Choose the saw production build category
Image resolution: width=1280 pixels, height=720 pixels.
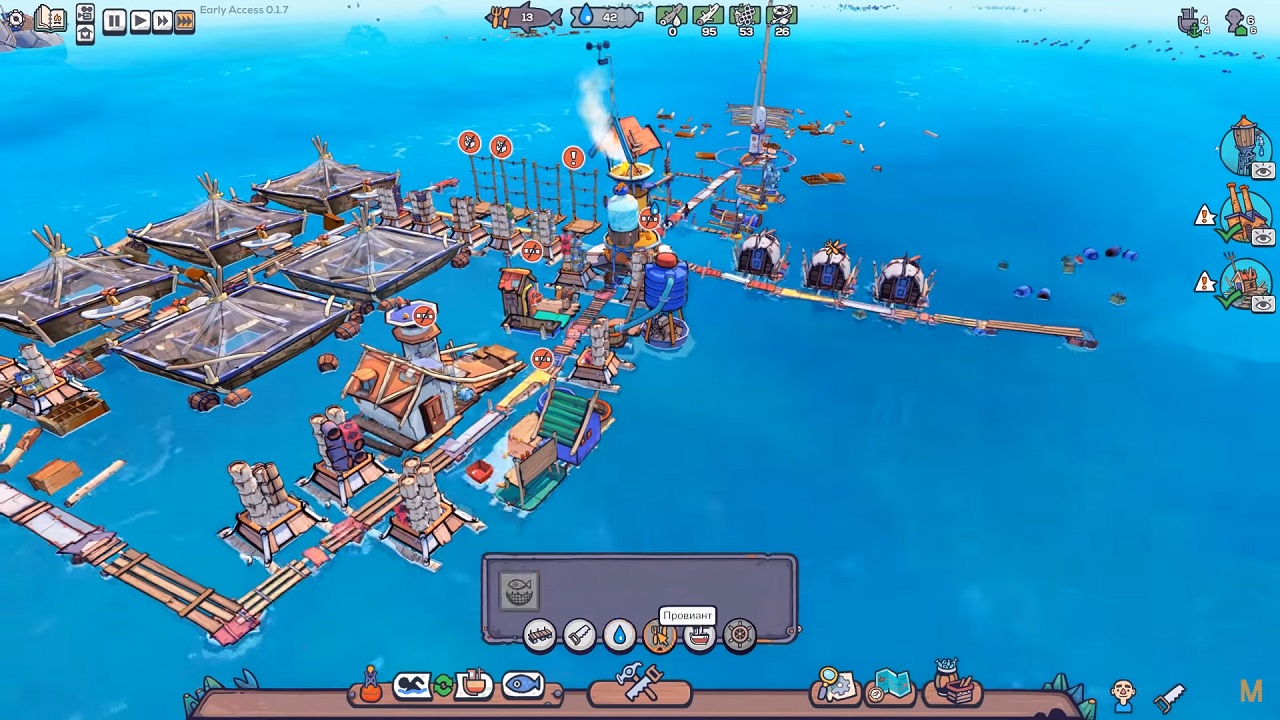[579, 635]
